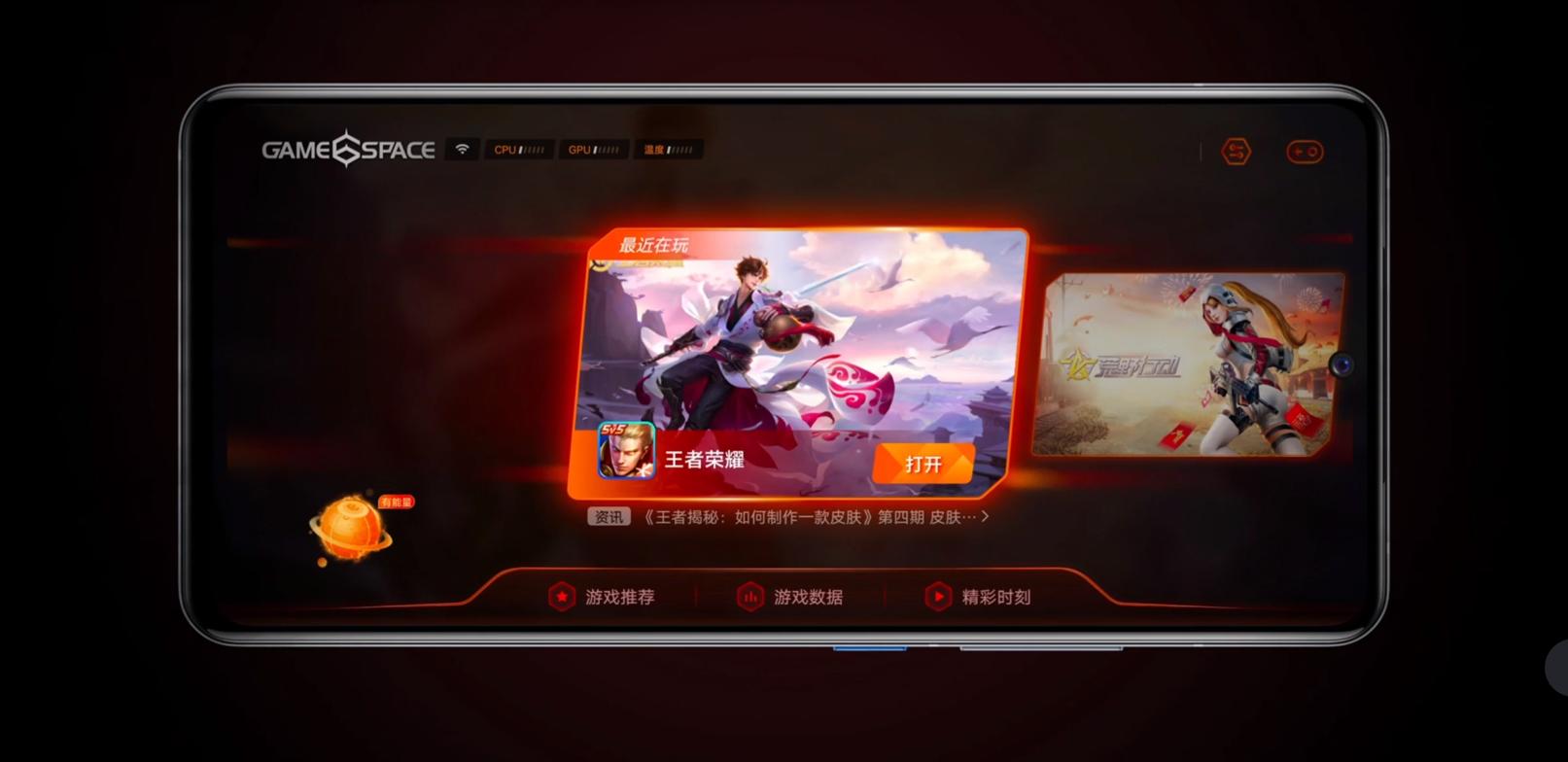This screenshot has height=762, width=1568.
Task: Tap the 打开 button to launch the game
Action: [x=923, y=464]
